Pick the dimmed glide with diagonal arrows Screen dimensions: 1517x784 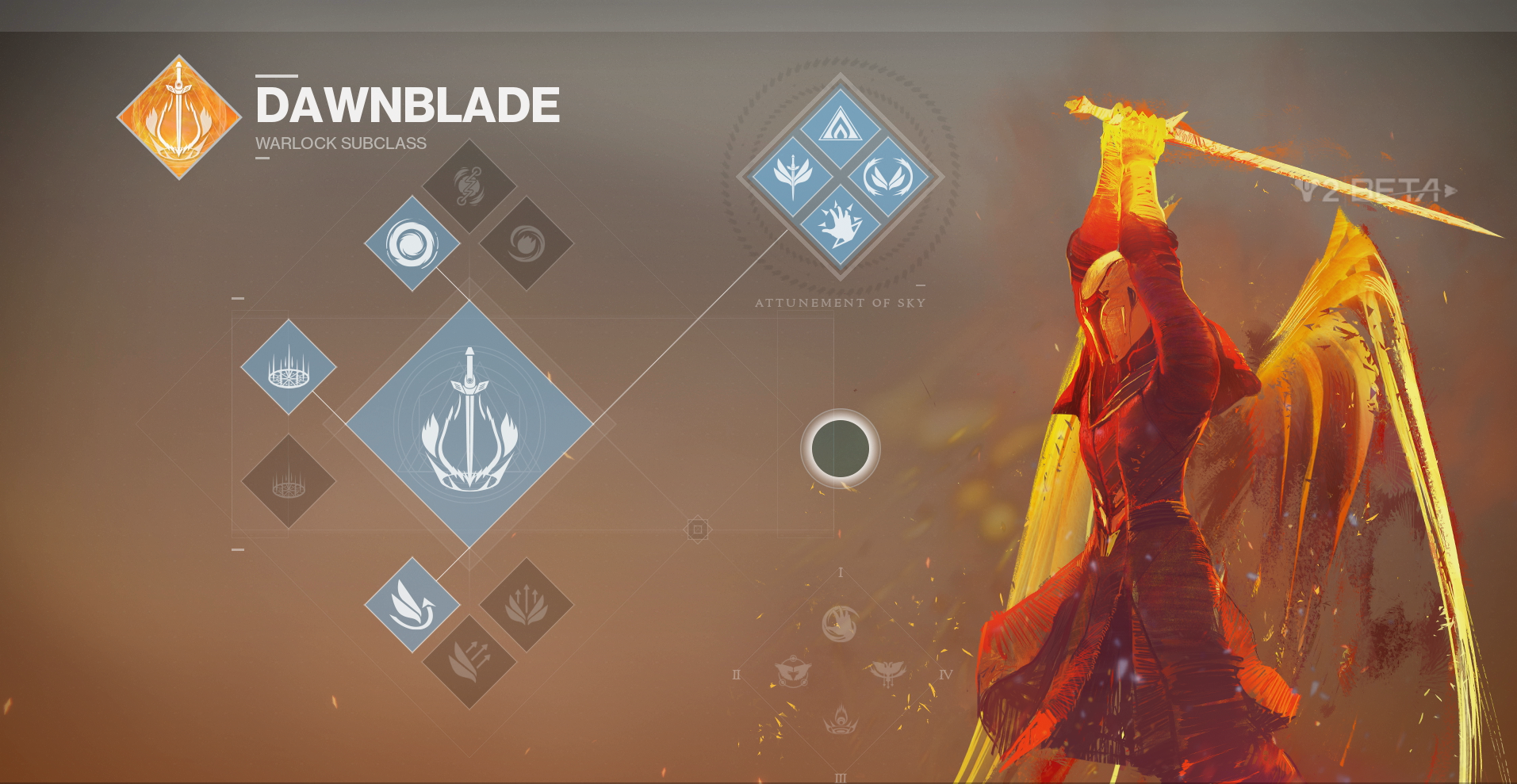point(469,662)
